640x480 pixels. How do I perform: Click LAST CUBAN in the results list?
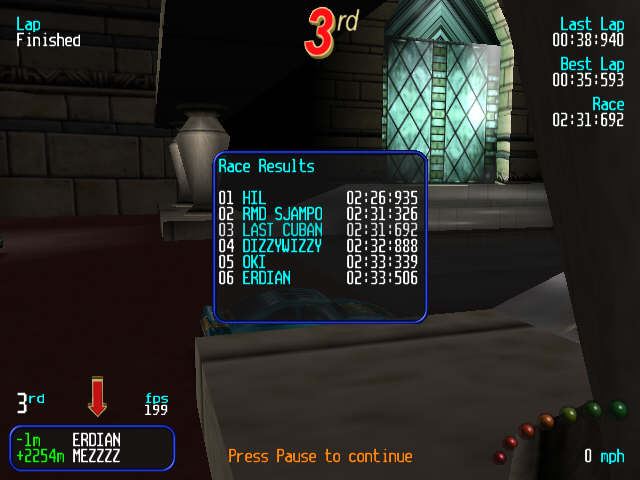pyautogui.click(x=318, y=230)
